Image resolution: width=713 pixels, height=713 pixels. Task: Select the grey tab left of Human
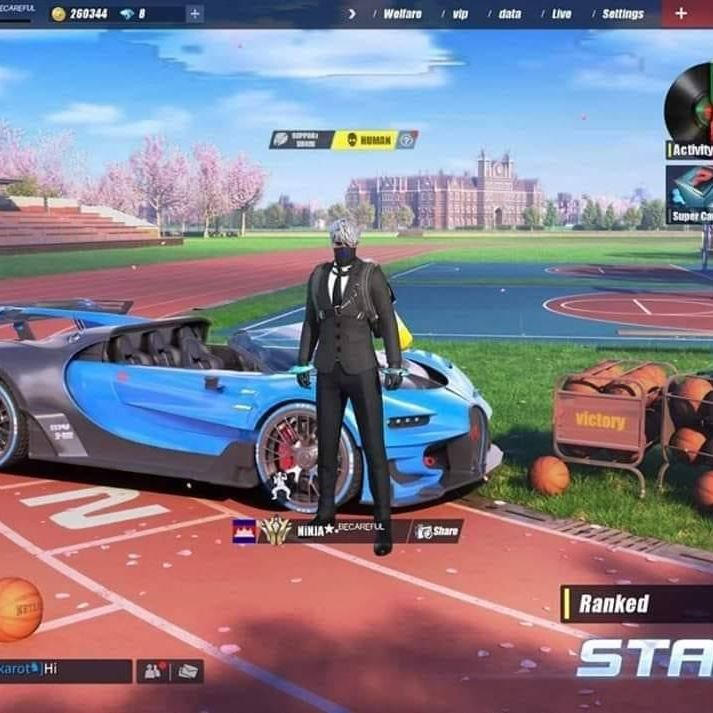(301, 140)
